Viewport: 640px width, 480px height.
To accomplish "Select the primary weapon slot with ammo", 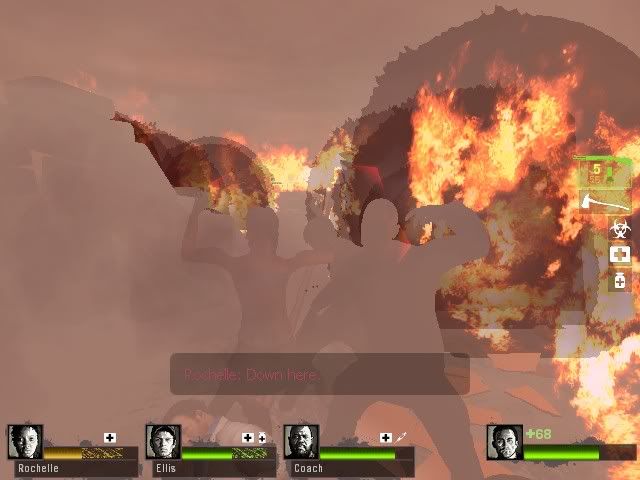I will coord(603,173).
